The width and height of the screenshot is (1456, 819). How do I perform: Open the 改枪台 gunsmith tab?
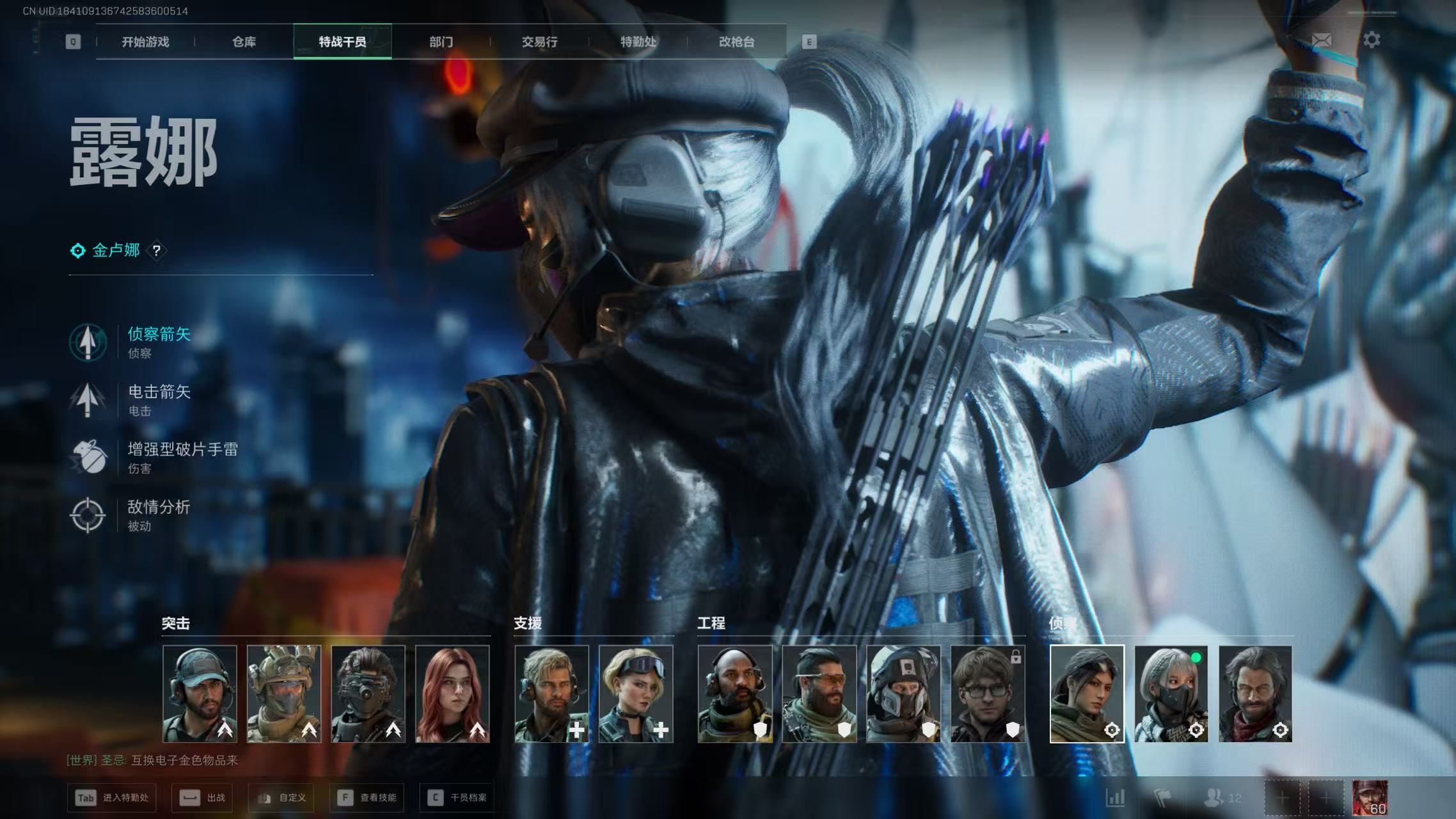(736, 42)
